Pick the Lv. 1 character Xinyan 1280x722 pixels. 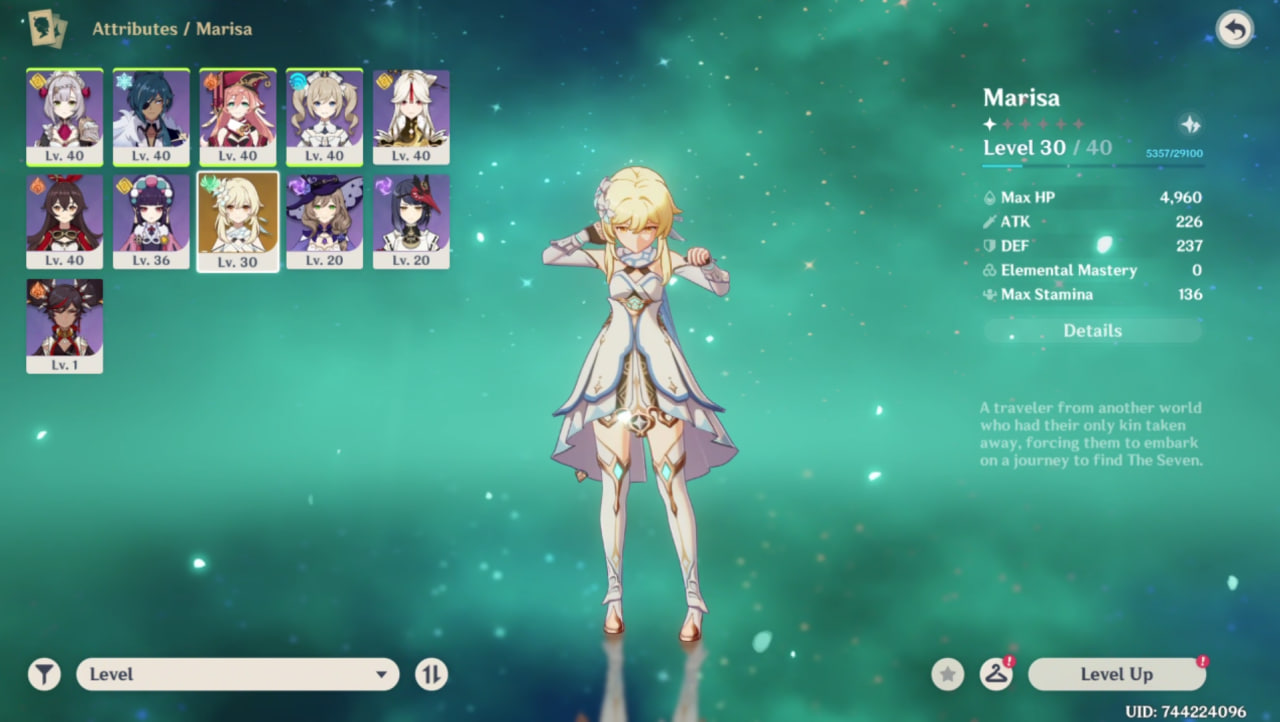tap(64, 326)
